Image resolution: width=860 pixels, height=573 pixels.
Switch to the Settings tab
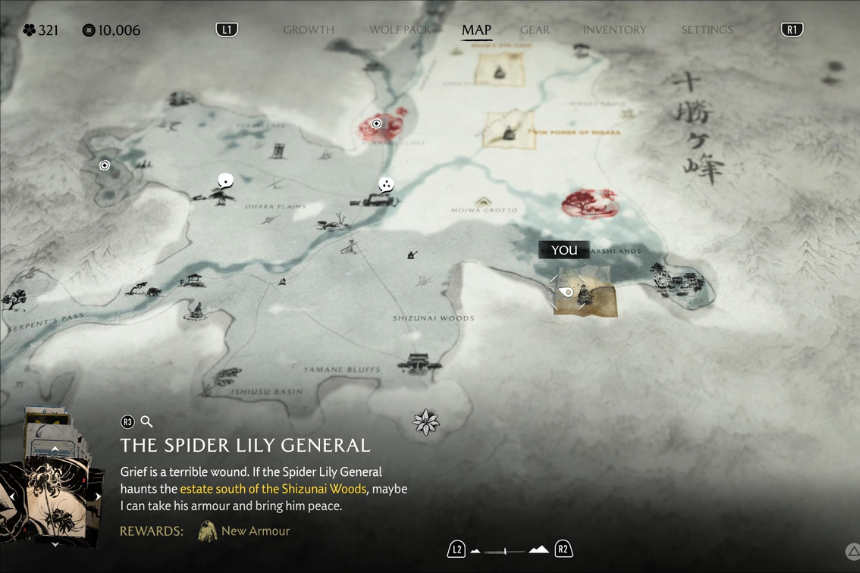706,30
